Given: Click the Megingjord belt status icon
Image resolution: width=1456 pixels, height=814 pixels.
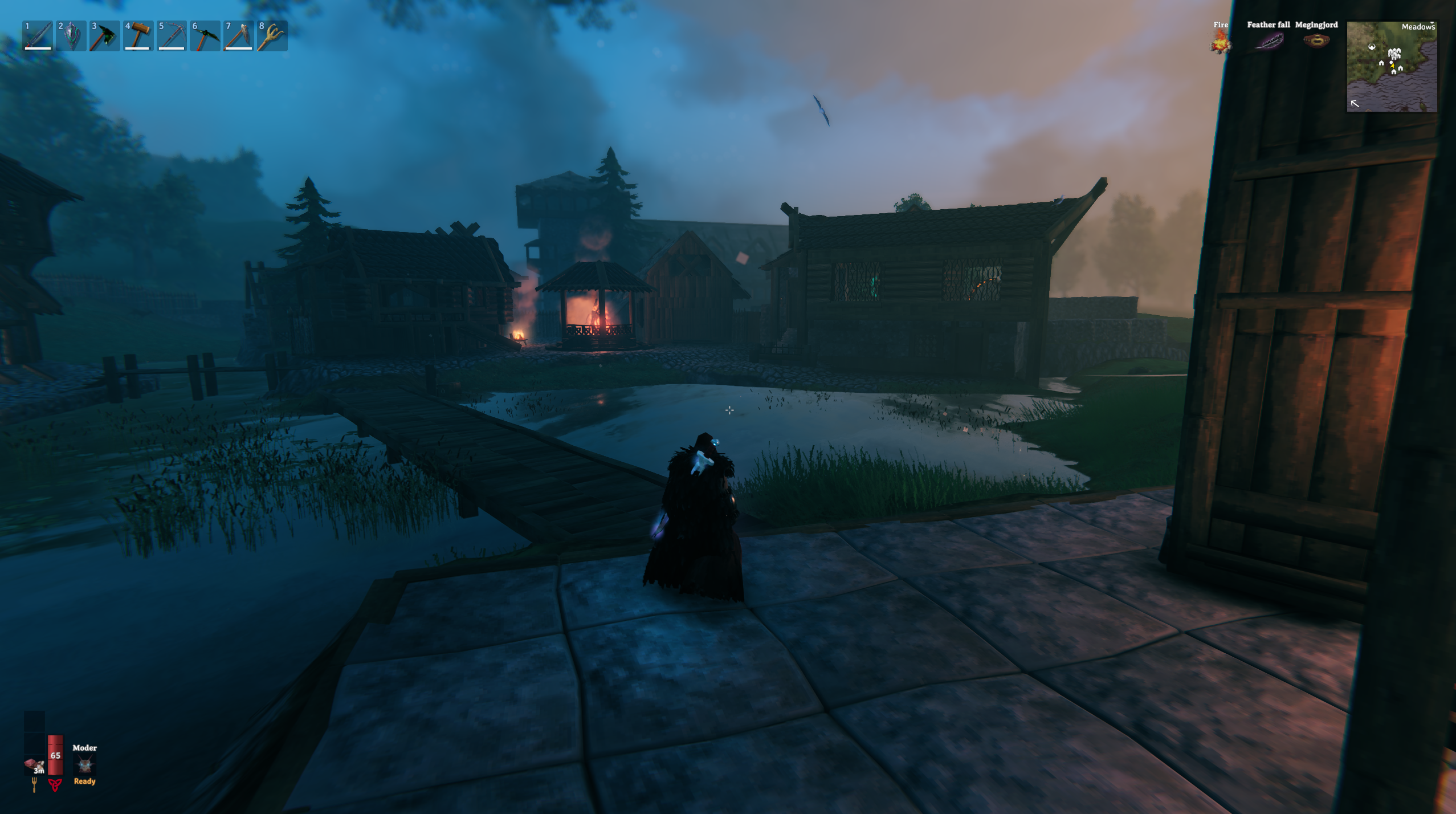Looking at the screenshot, I should (1316, 41).
